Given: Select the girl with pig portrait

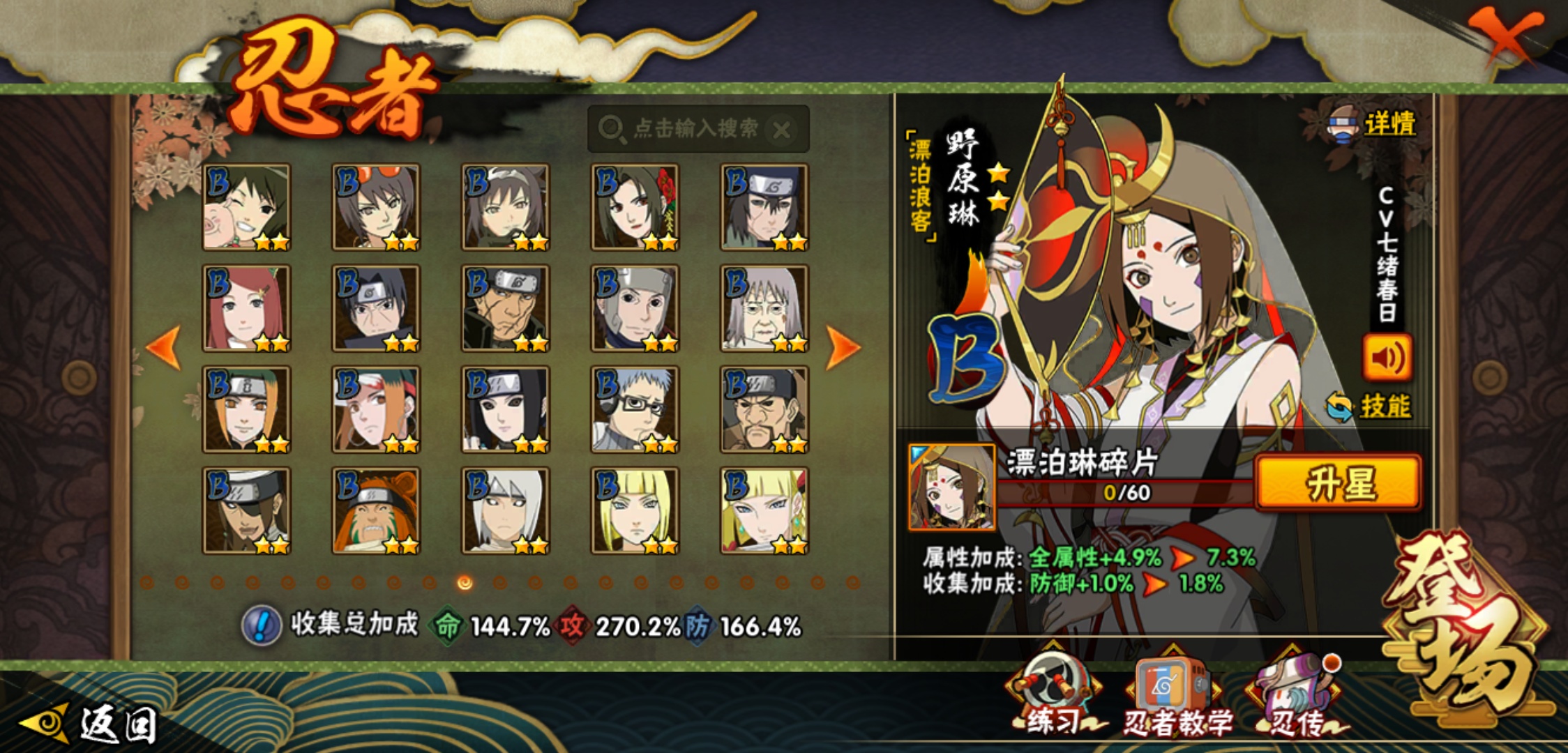Looking at the screenshot, I should (246, 207).
